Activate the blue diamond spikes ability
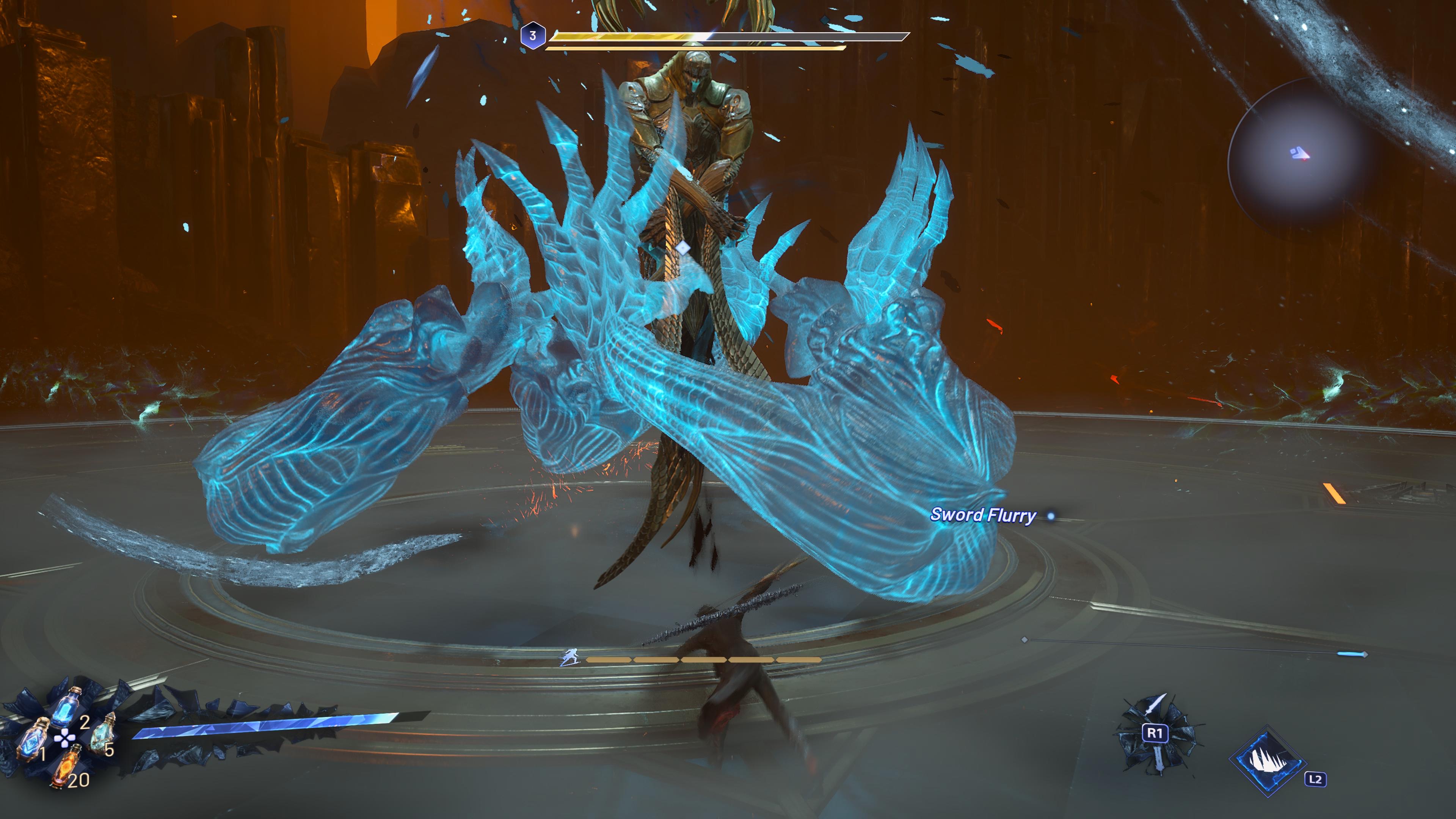Screen dimensions: 1456x819 (1268, 759)
